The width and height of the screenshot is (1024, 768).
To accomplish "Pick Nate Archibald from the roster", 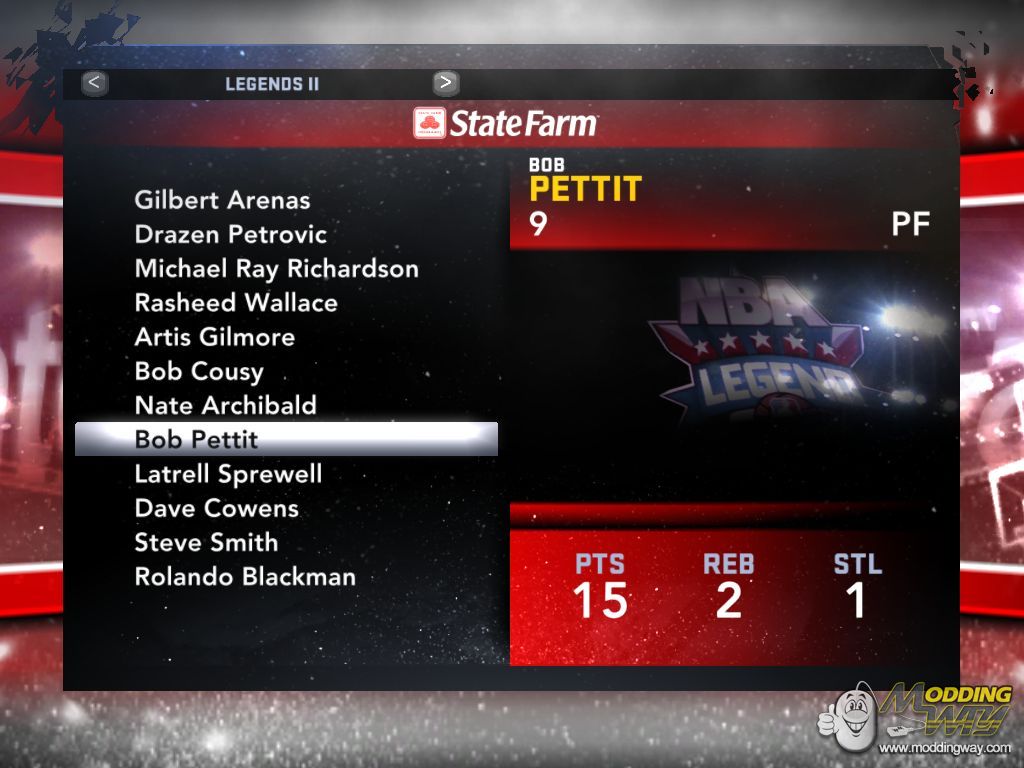I will [x=226, y=405].
